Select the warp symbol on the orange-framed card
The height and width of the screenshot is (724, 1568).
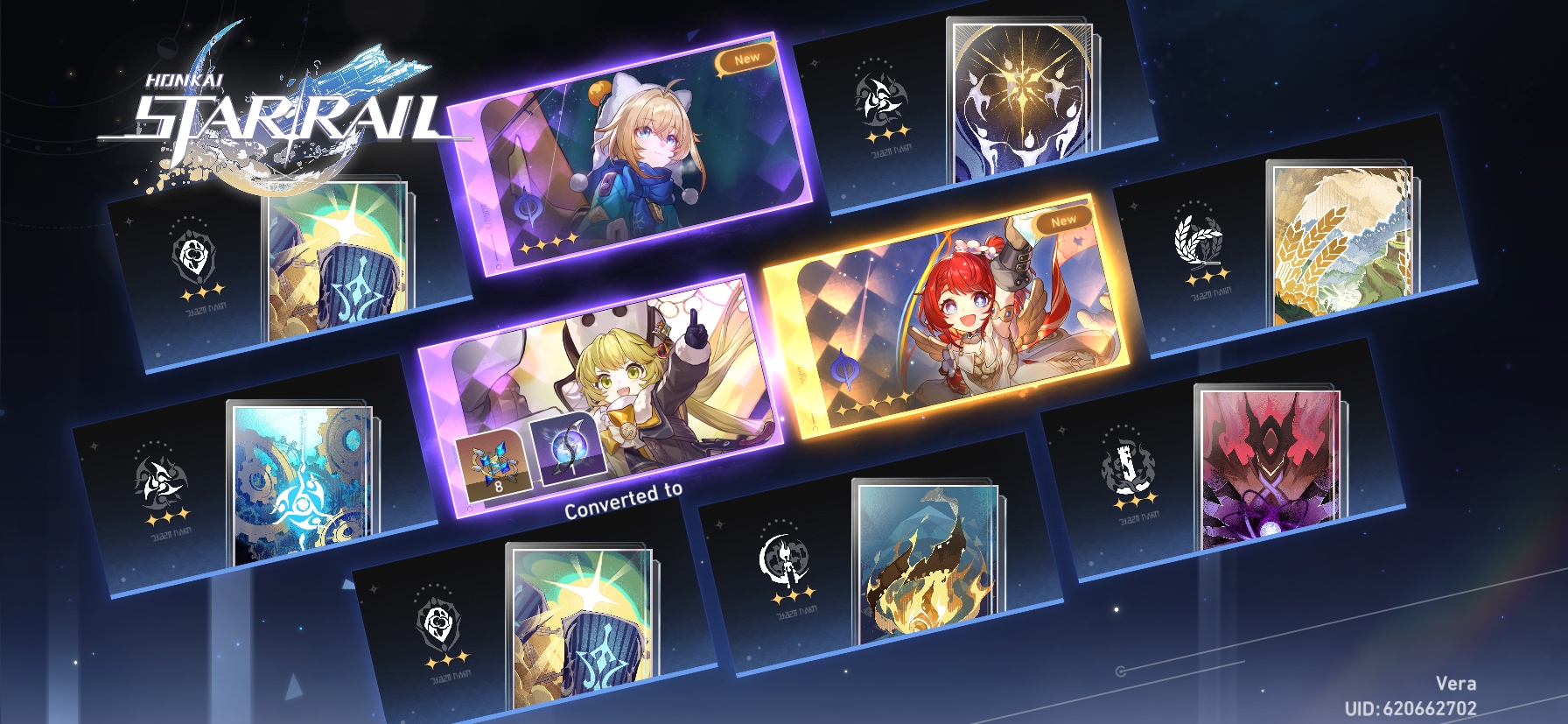(843, 368)
